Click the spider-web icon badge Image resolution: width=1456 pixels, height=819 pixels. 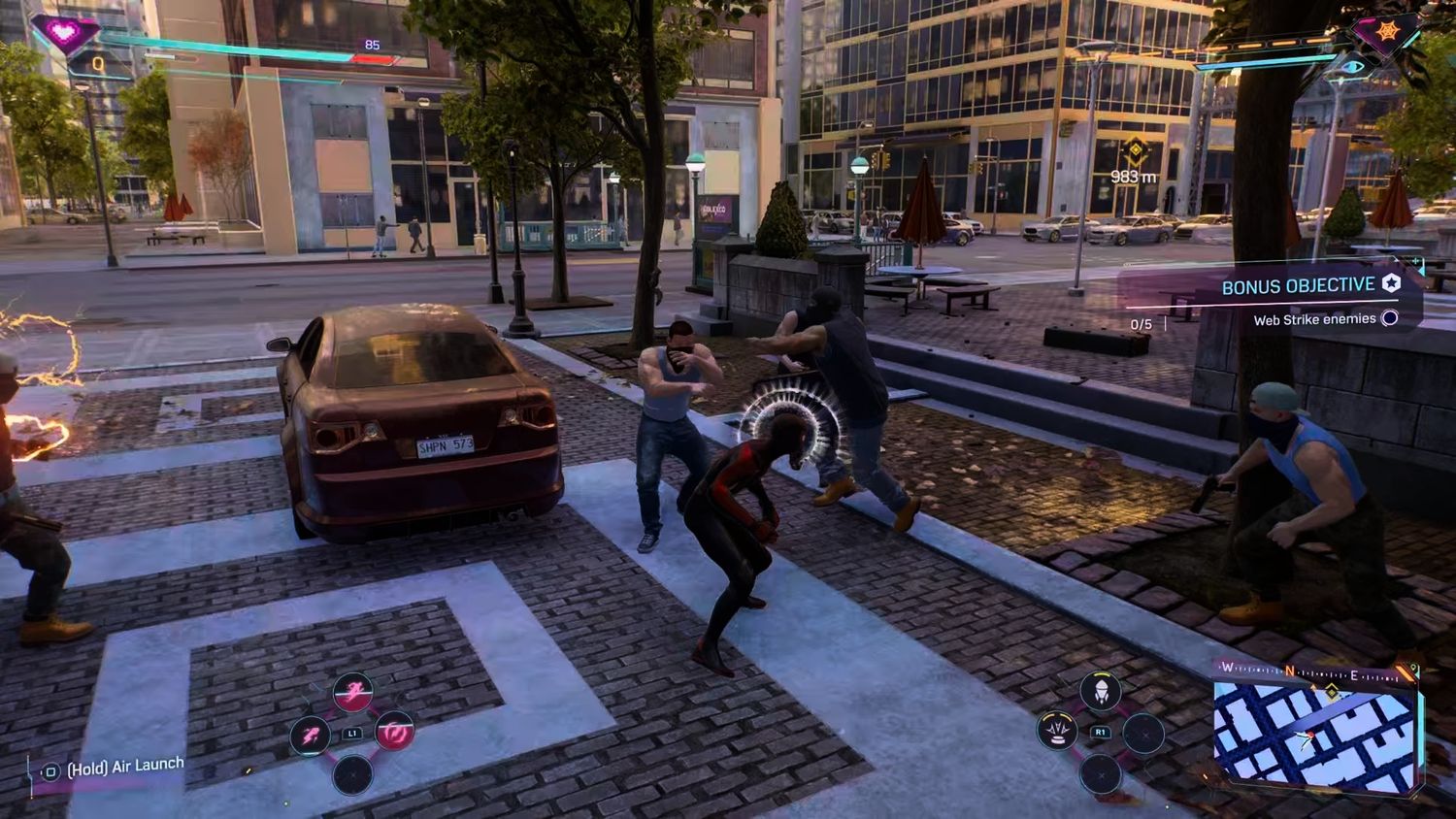point(1387,32)
